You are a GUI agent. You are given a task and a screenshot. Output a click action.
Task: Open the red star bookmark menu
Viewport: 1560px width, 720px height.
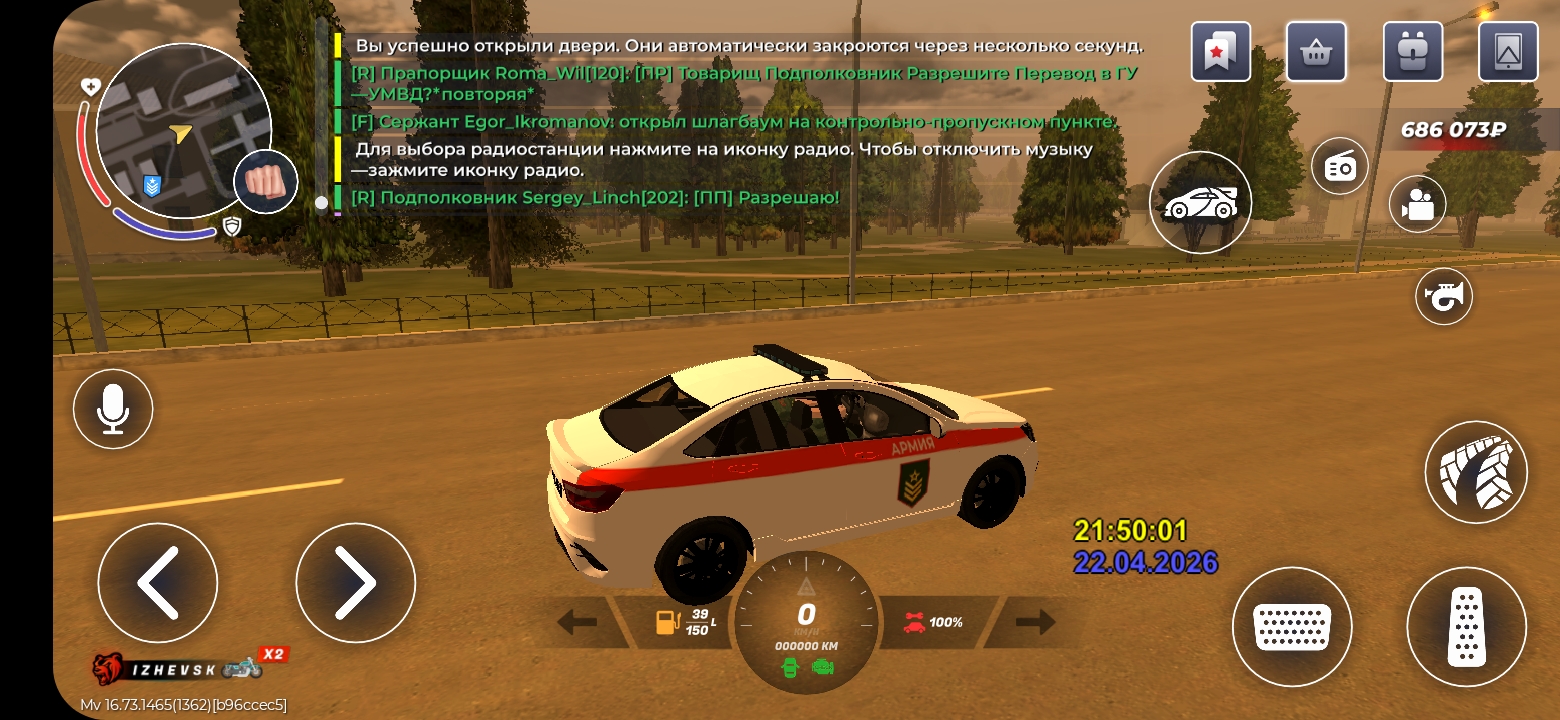(x=1220, y=51)
